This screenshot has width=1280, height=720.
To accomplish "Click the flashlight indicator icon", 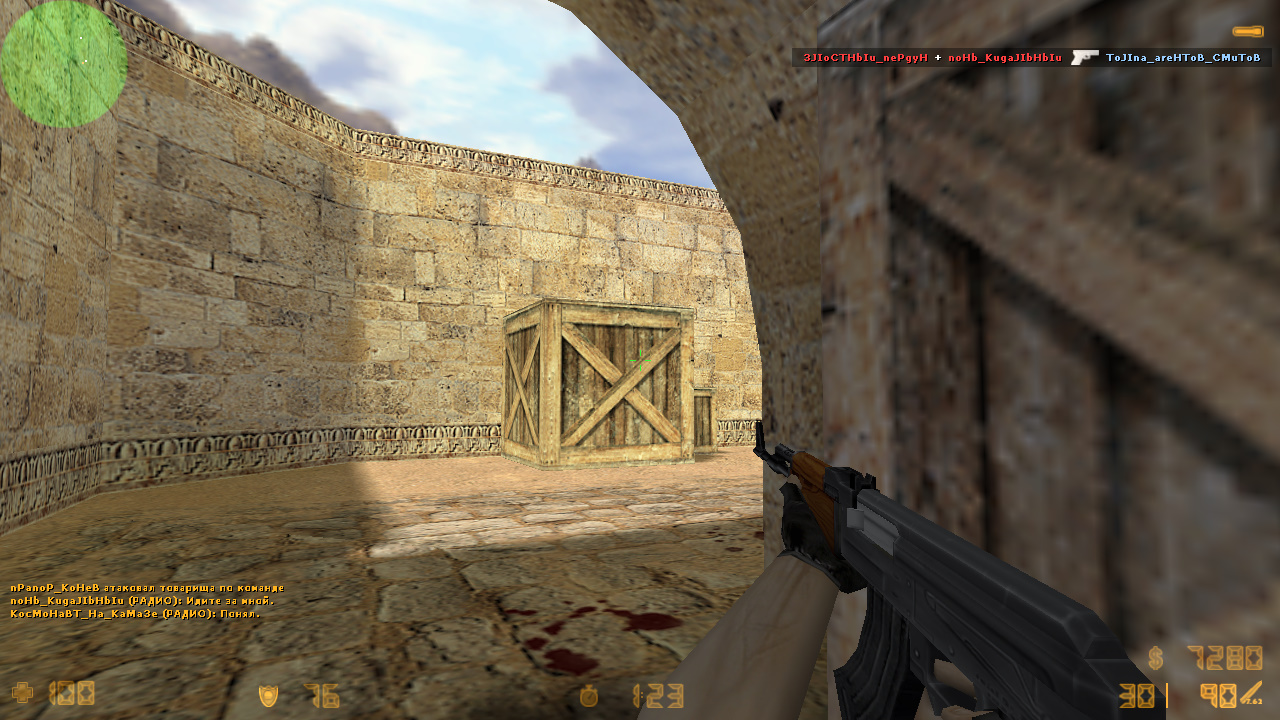I will (x=1247, y=32).
